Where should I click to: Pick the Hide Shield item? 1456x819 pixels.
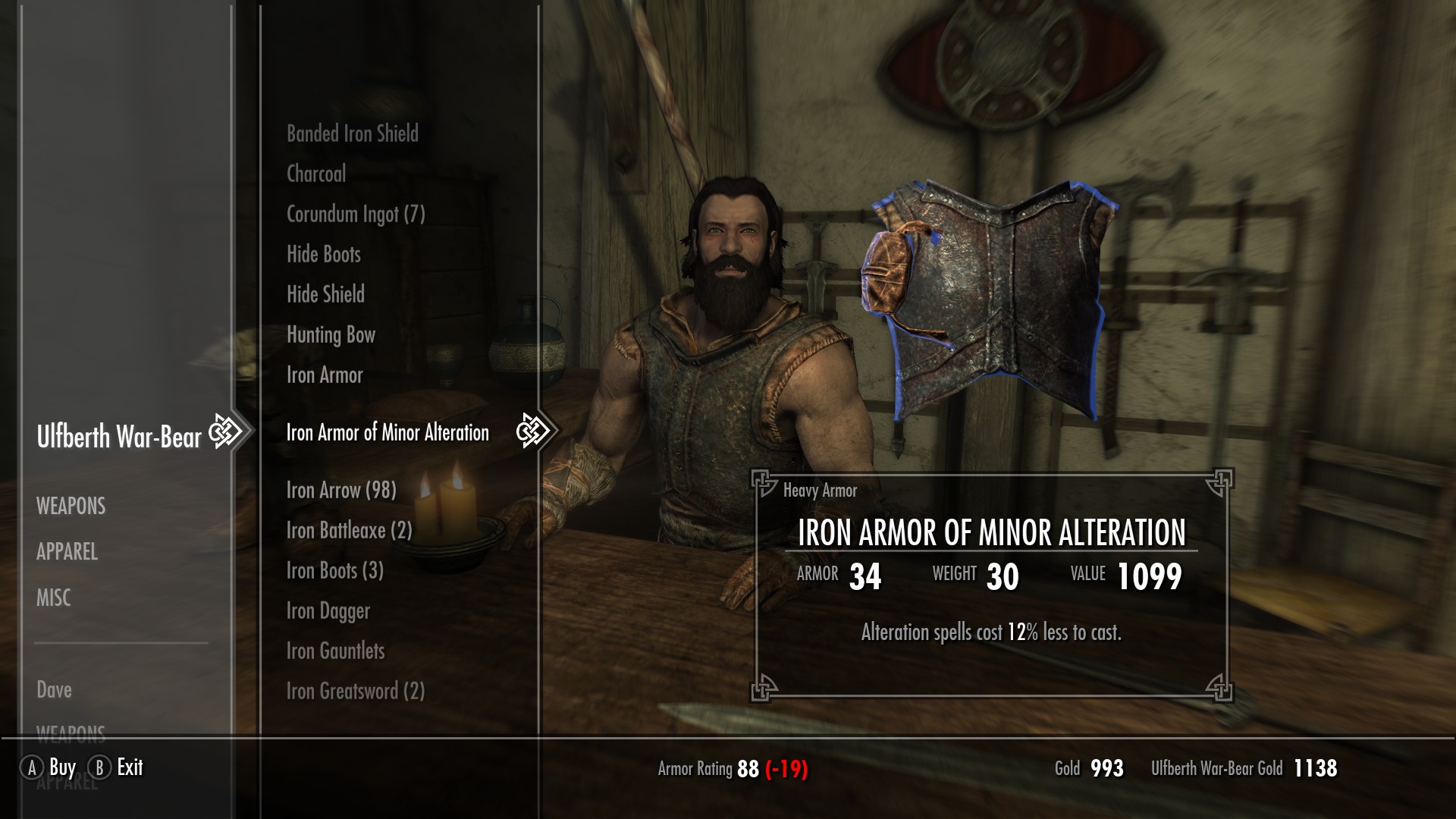click(325, 294)
